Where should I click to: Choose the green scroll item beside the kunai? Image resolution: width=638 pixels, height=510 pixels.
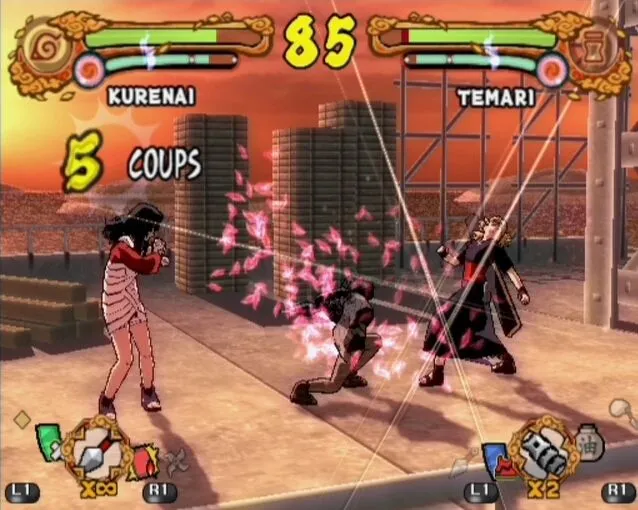48,442
